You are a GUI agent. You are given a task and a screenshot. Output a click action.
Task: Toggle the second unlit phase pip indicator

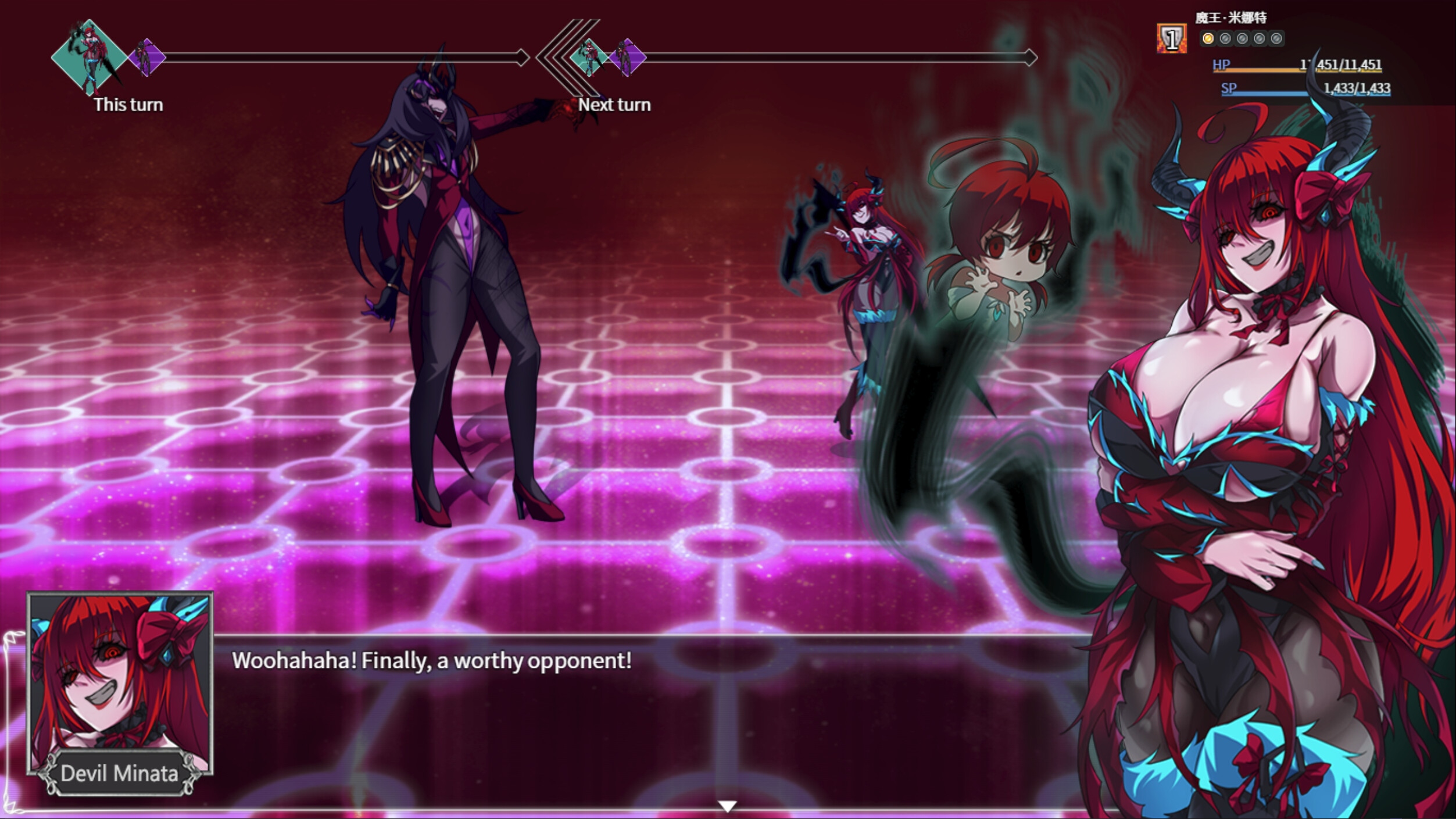pos(1225,40)
